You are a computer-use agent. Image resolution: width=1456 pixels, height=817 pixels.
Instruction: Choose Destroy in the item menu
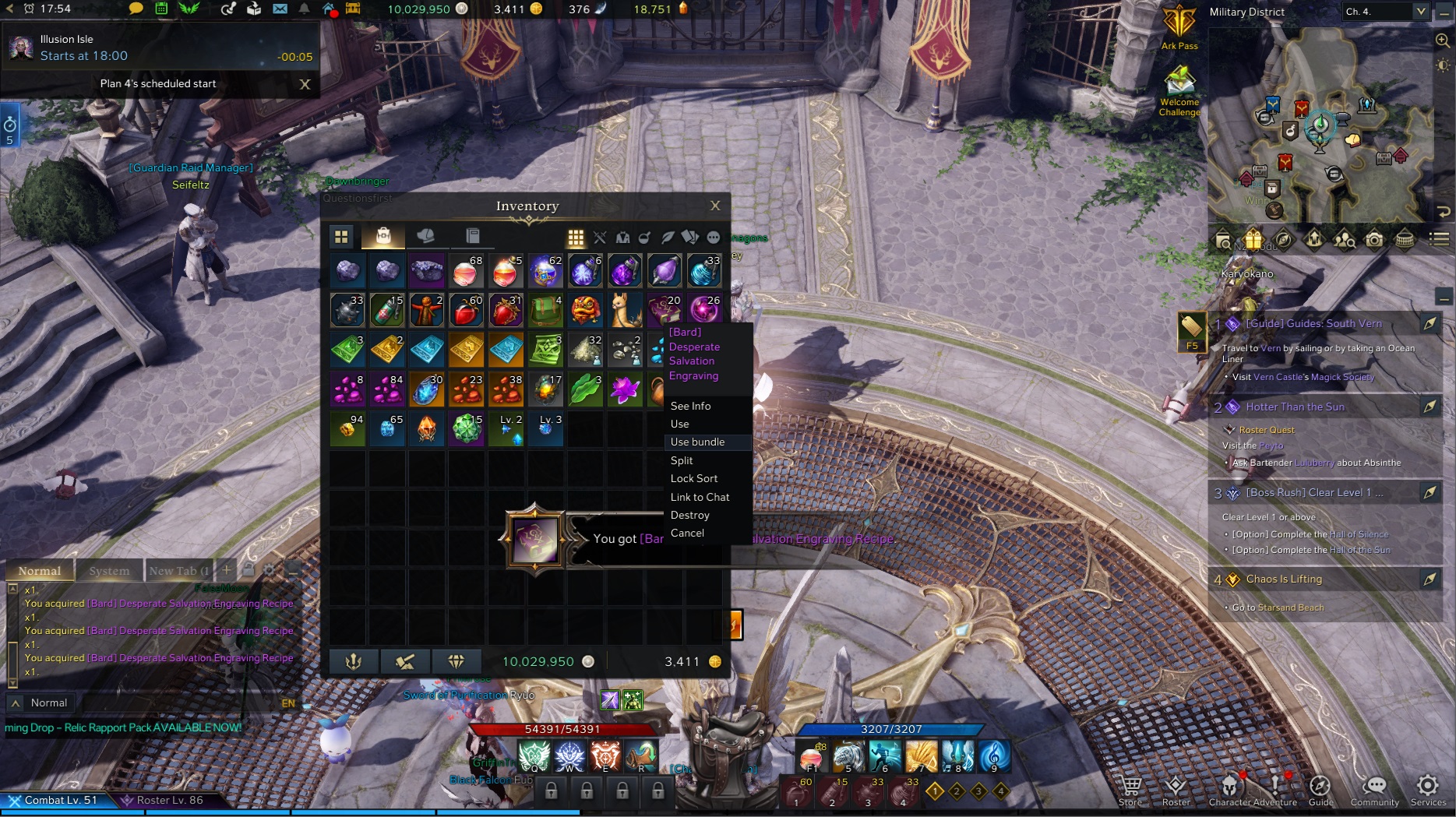(689, 515)
